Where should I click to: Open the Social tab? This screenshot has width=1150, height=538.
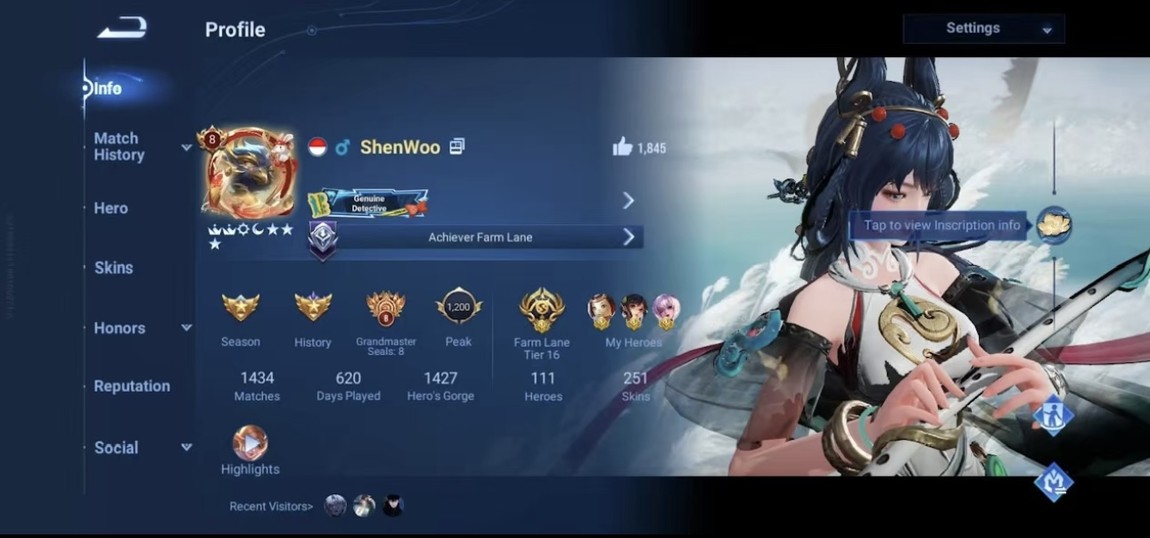[116, 448]
